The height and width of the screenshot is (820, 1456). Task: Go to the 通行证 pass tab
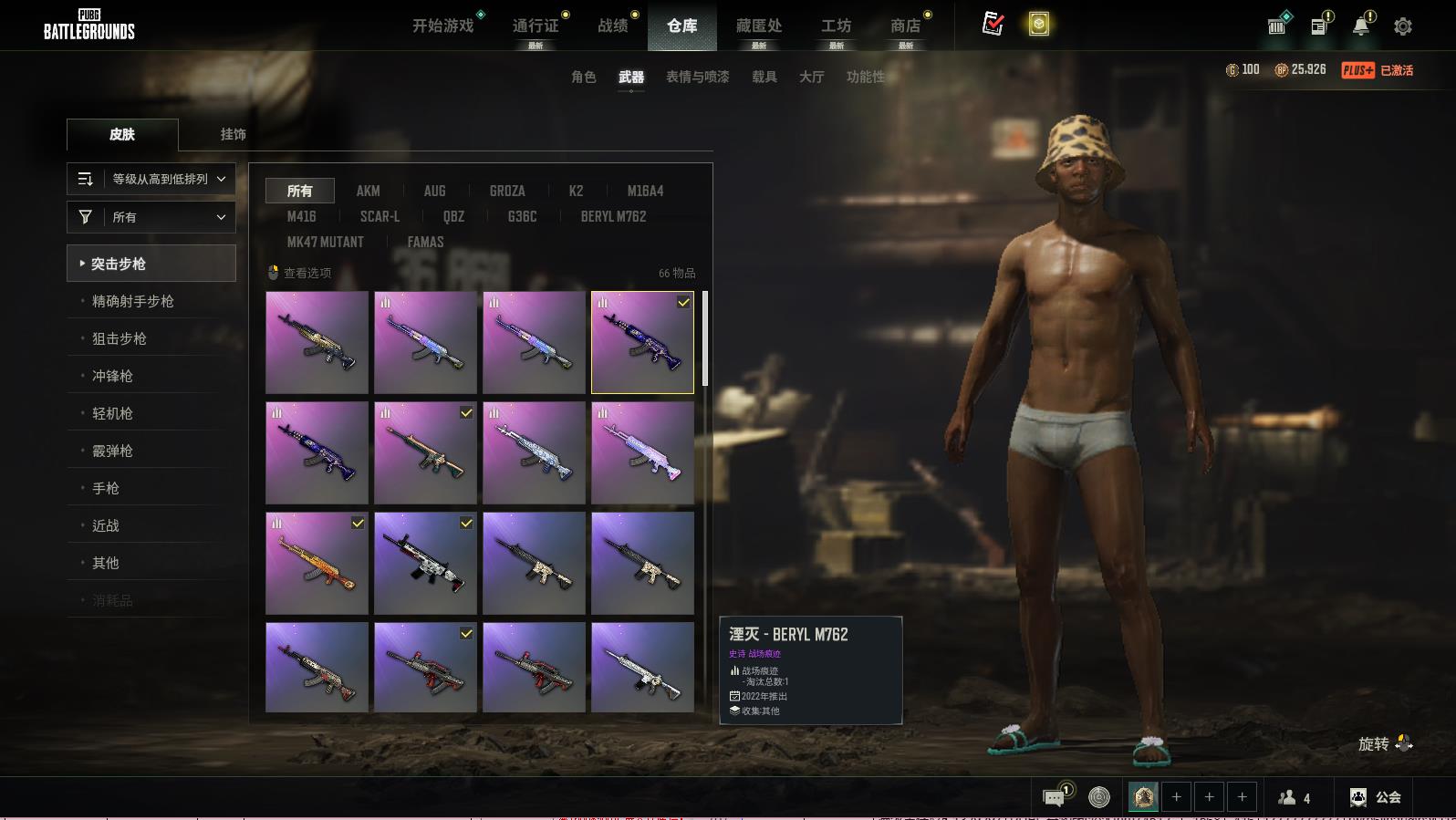point(536,26)
